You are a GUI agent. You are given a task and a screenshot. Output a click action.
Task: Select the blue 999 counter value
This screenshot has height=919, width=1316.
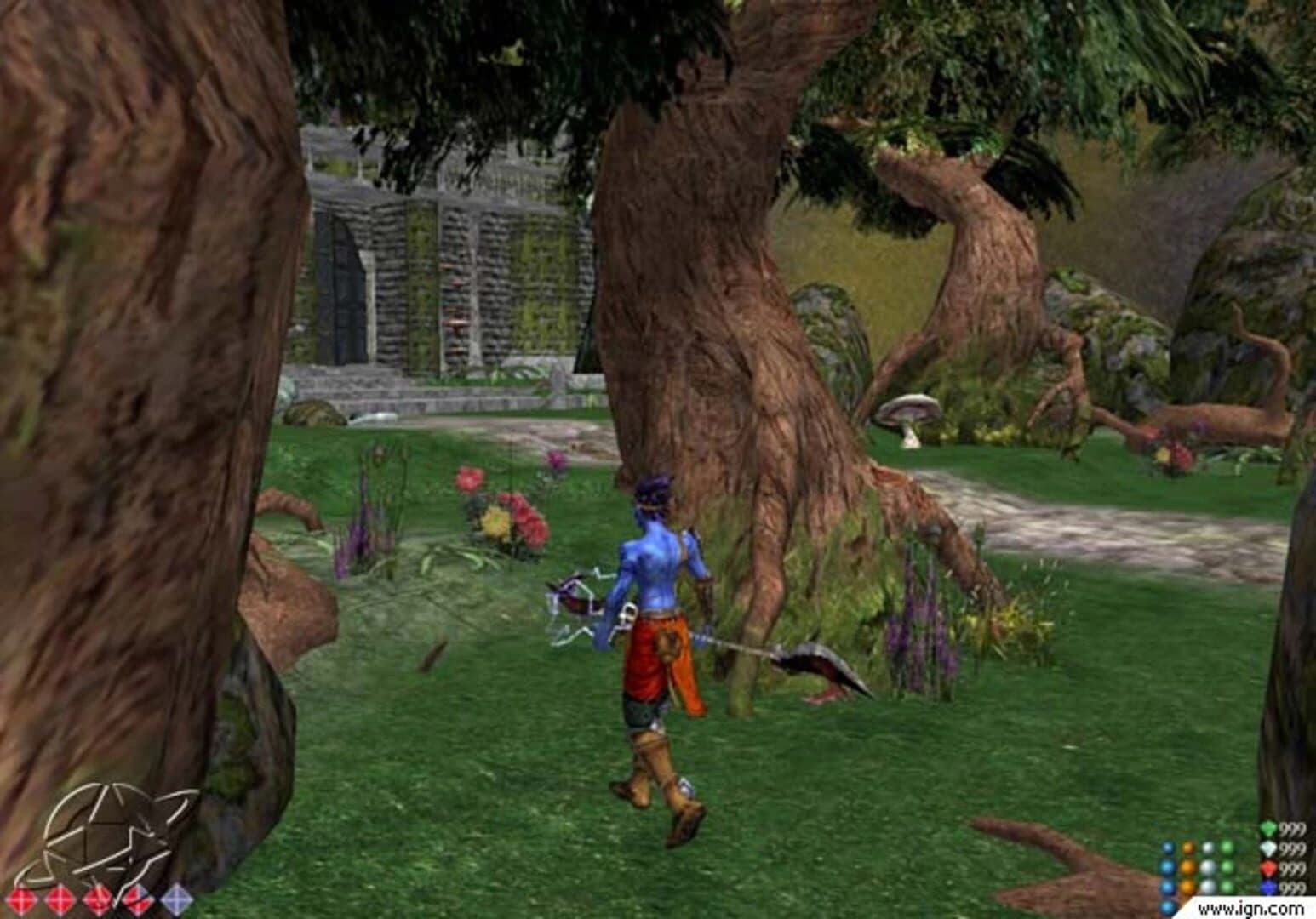point(1293,887)
